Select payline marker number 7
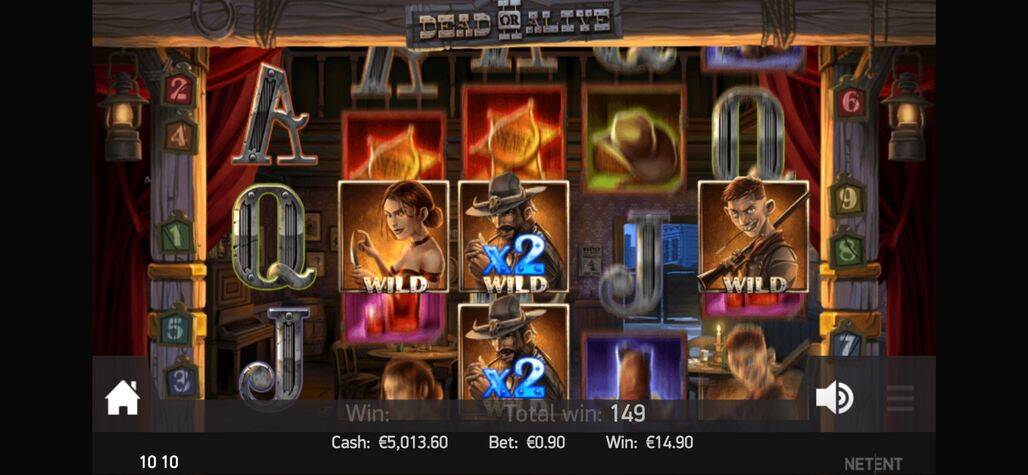This screenshot has width=1028, height=475. pyautogui.click(x=846, y=343)
